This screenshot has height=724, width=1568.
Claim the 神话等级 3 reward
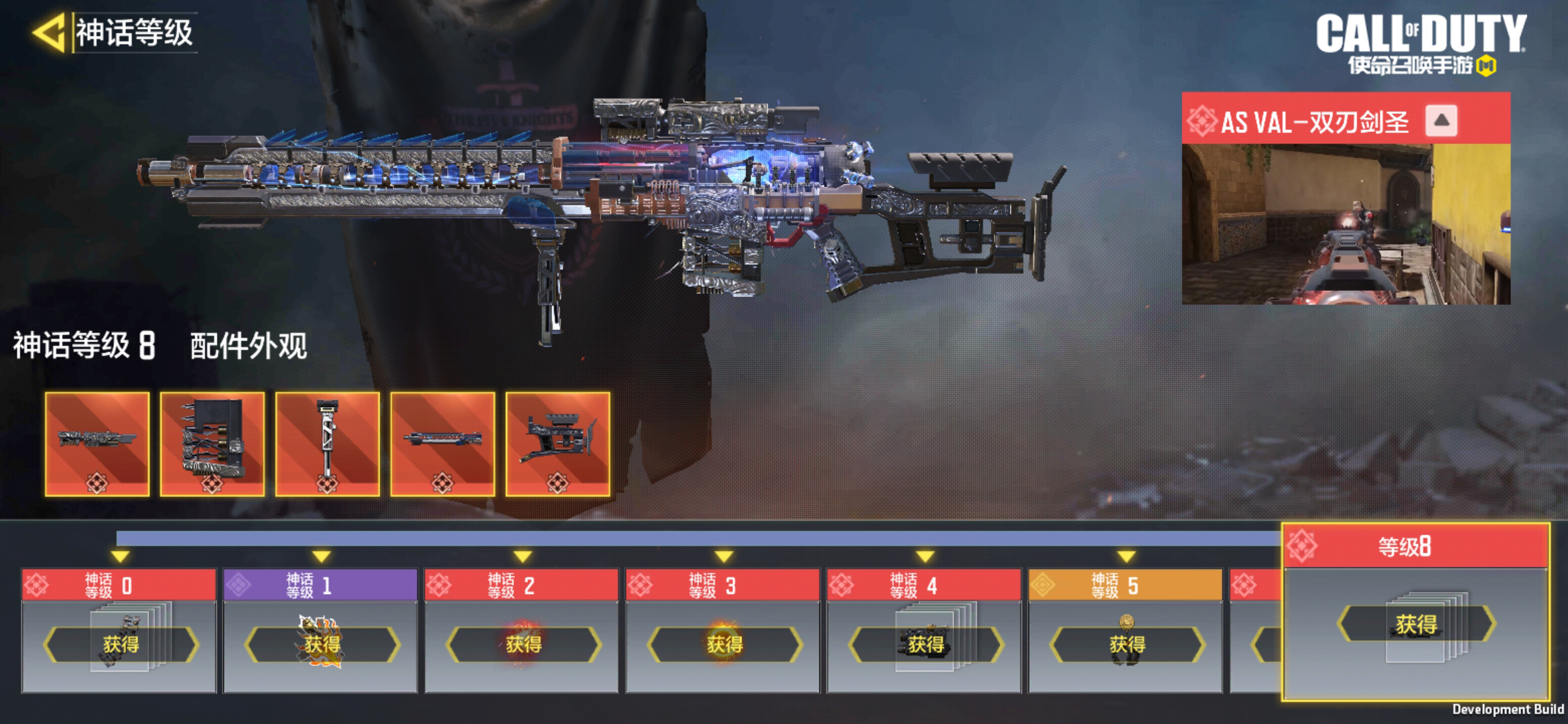724,644
